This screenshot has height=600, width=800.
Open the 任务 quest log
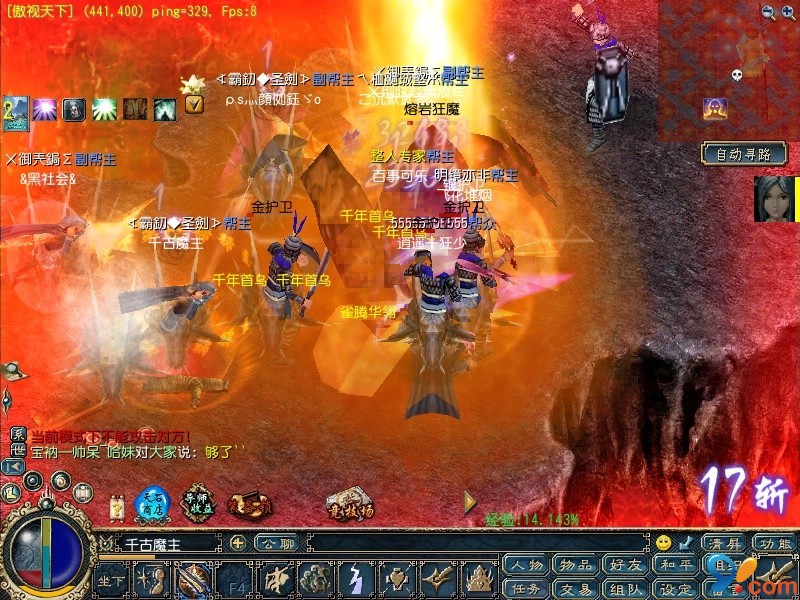point(525,588)
